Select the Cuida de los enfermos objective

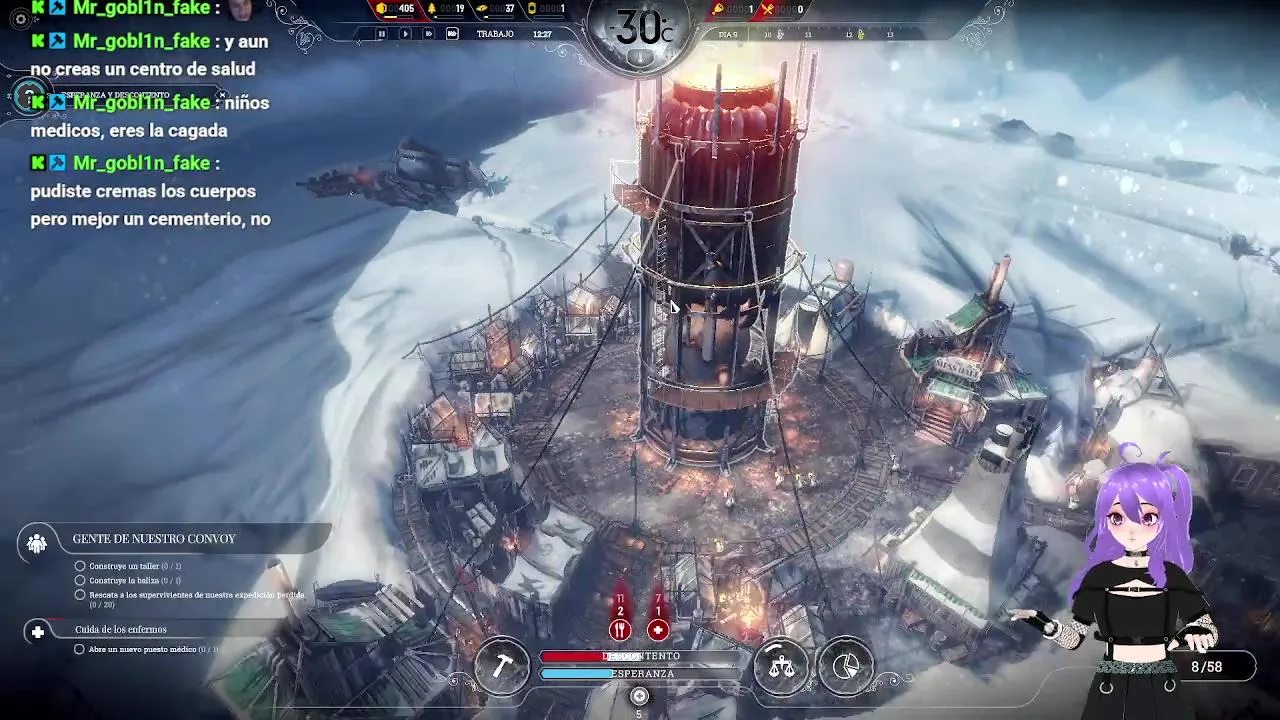[x=120, y=630]
